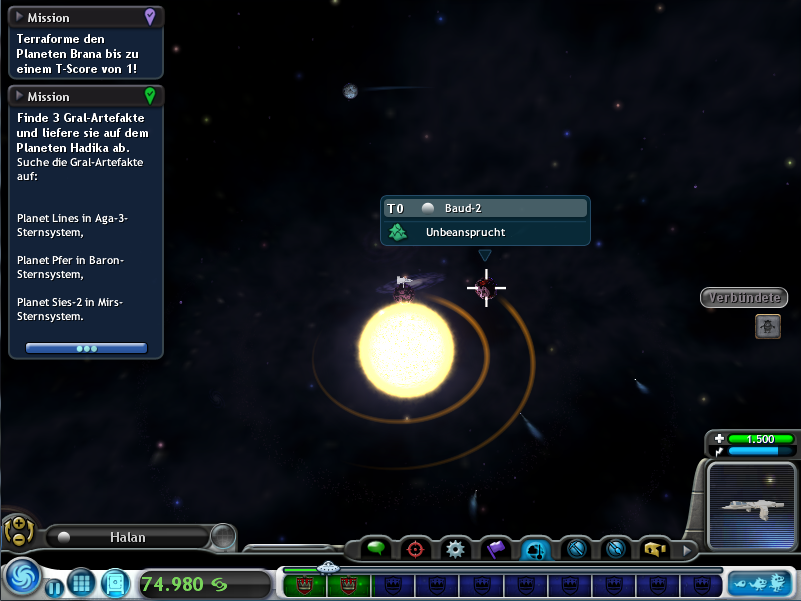Viewport: 801px width, 601px height.
Task: Open the blue grid collections button
Action: click(x=80, y=582)
